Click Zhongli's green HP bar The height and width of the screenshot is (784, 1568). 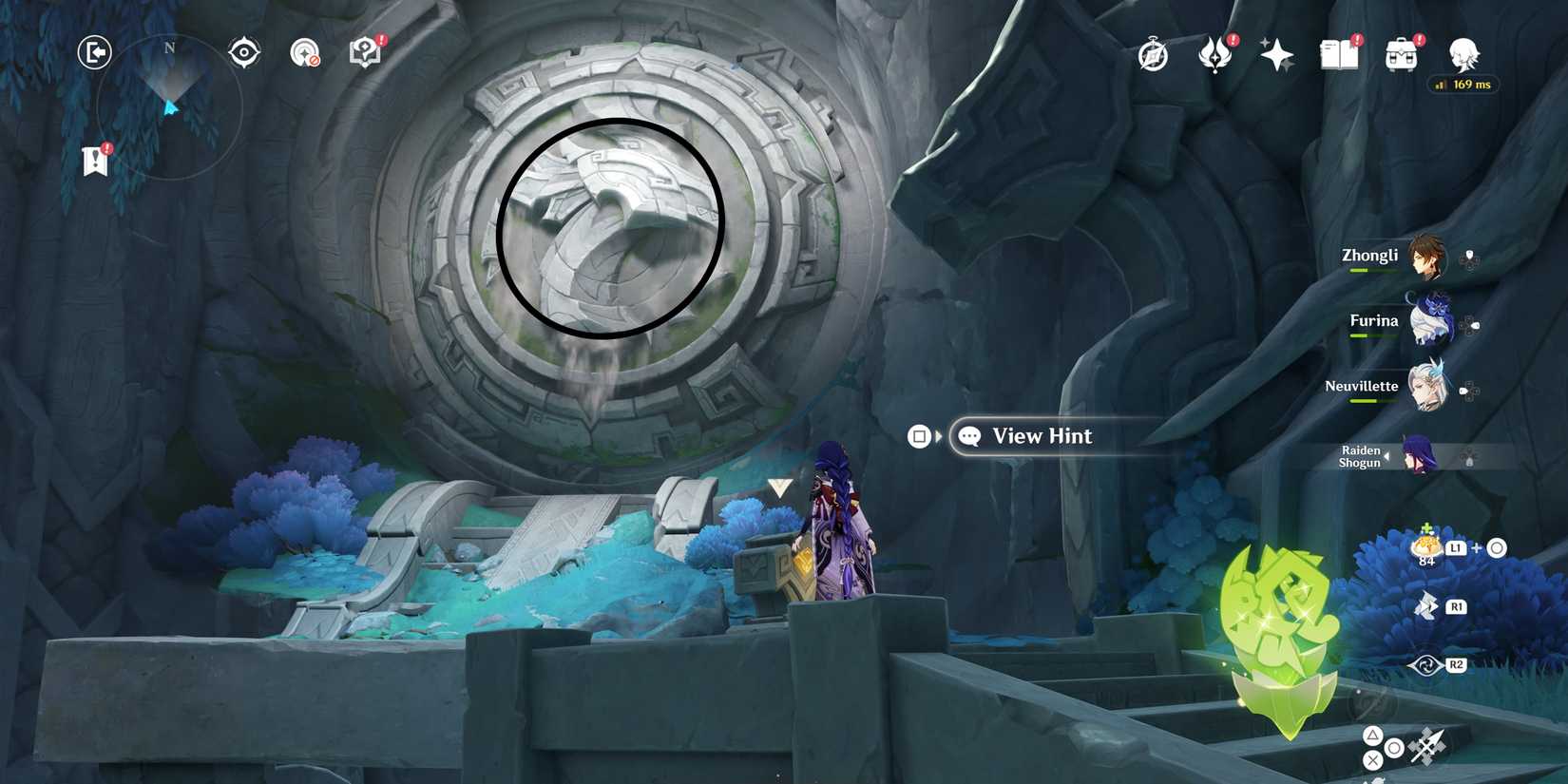[1371, 270]
